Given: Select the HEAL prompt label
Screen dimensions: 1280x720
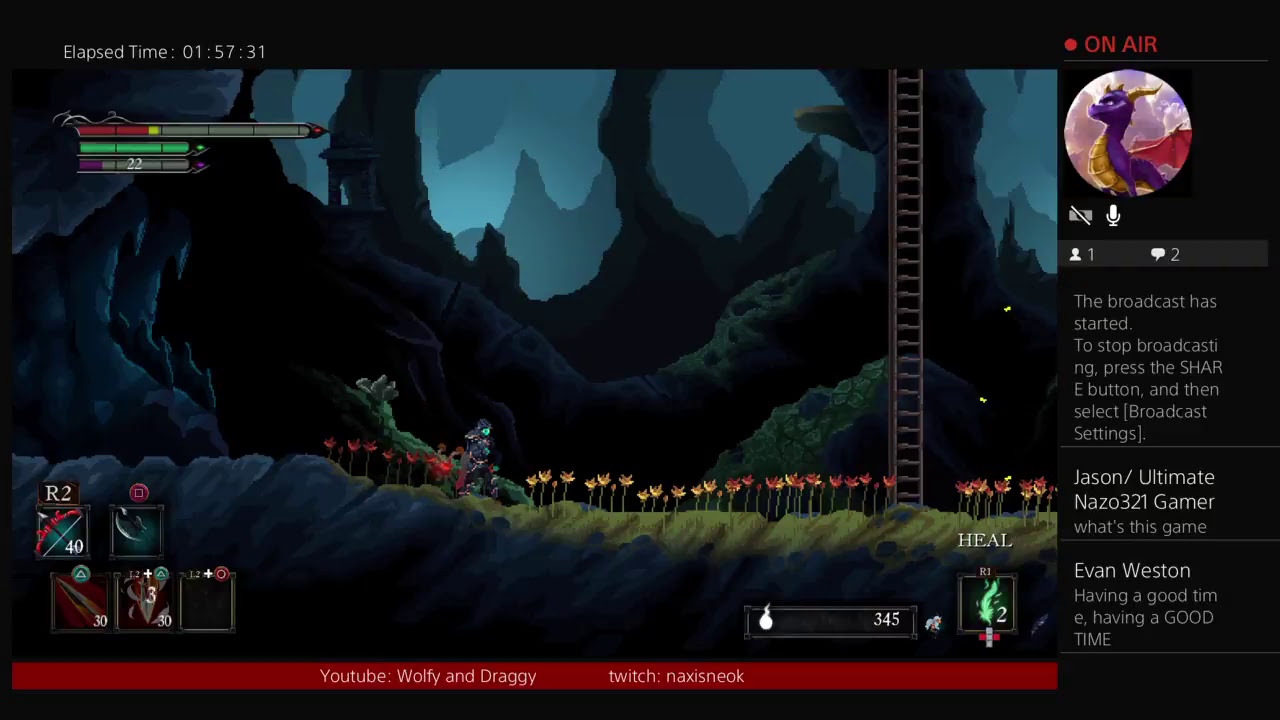Looking at the screenshot, I should pyautogui.click(x=984, y=540).
